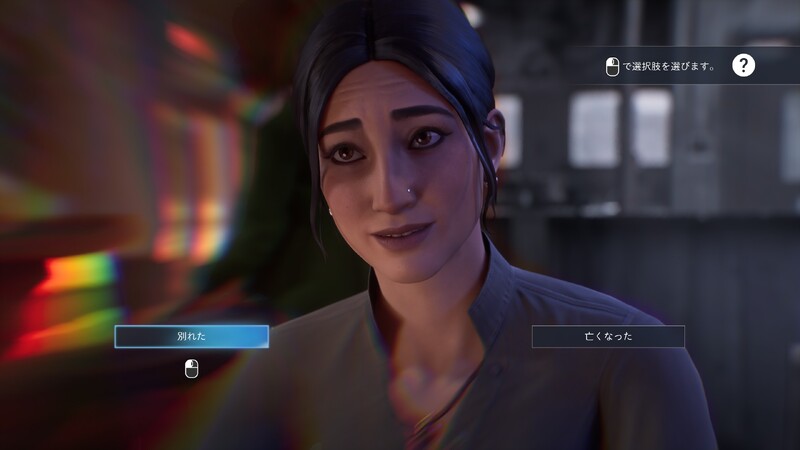Open the question mark help icon
This screenshot has height=450, width=800.
[x=743, y=66]
